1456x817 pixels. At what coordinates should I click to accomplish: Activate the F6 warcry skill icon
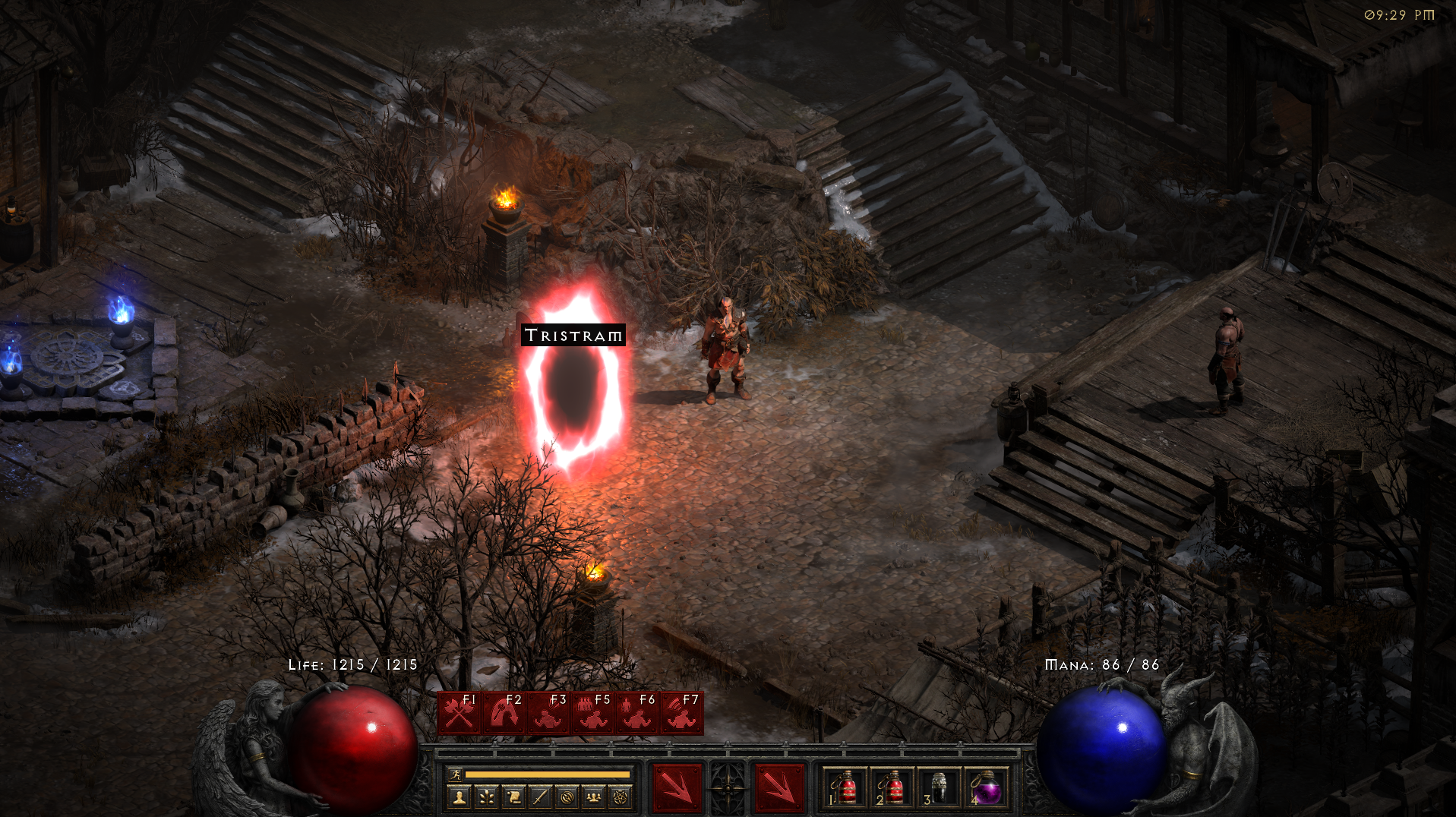click(x=636, y=713)
